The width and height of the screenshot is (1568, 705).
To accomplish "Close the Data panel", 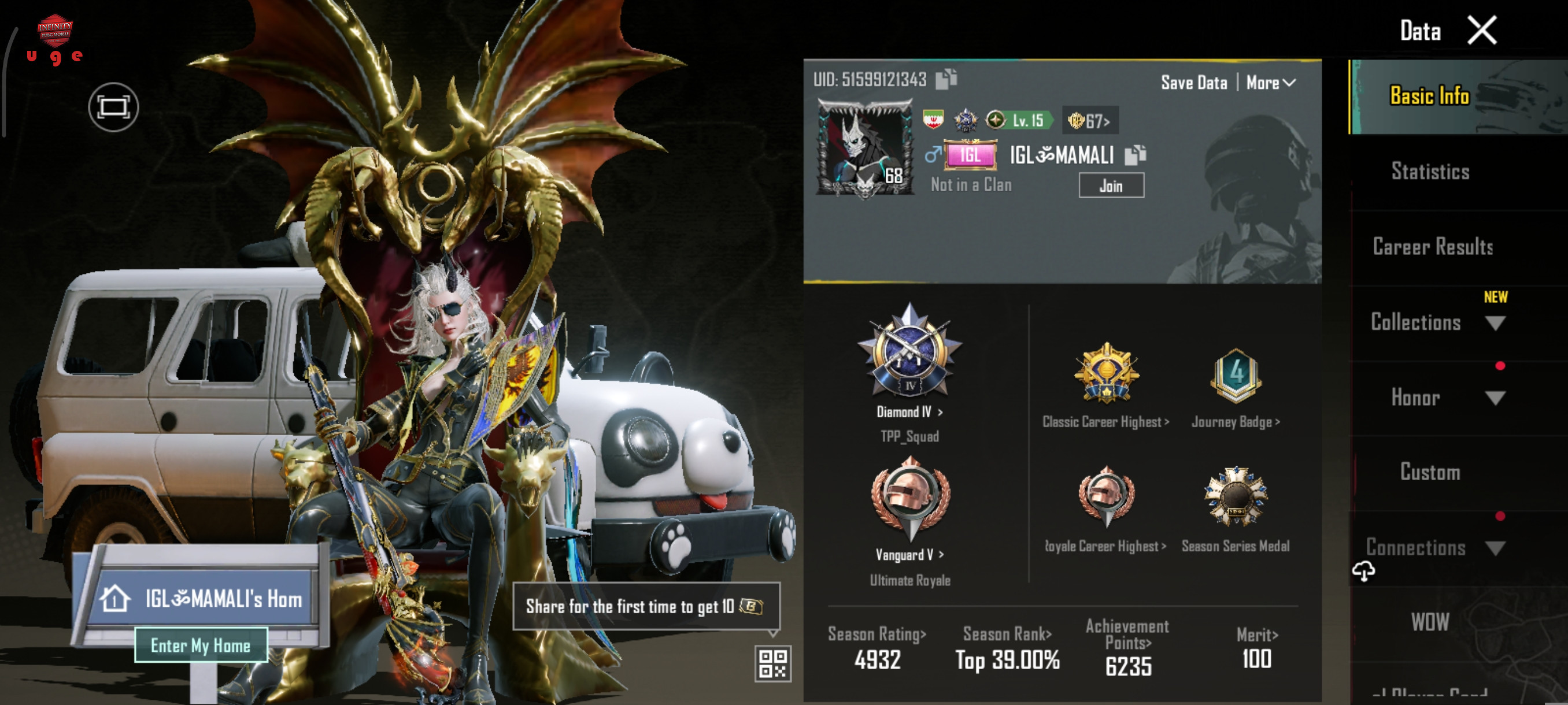I will (1481, 31).
